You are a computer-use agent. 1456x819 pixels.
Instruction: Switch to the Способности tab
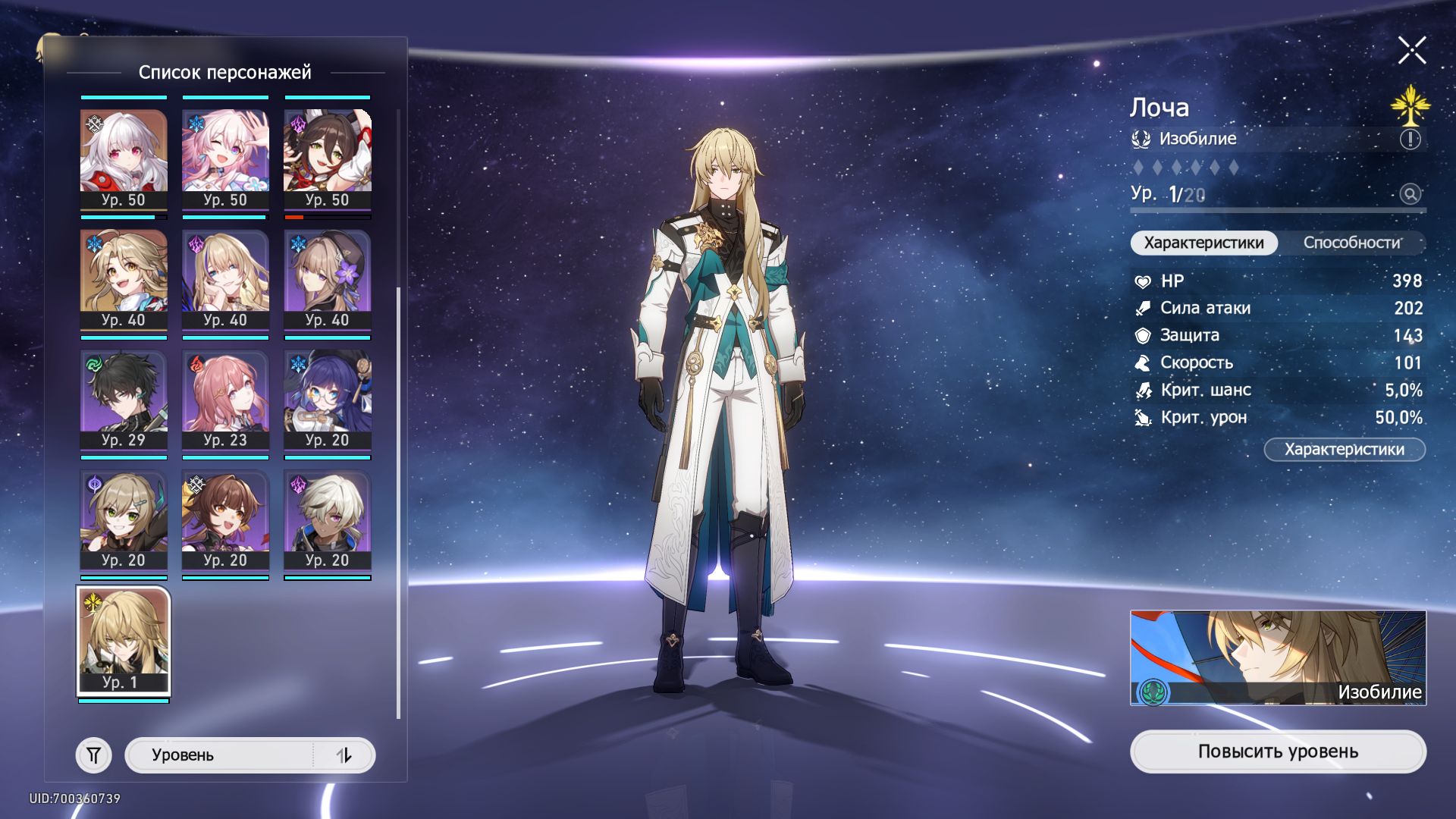(1352, 243)
